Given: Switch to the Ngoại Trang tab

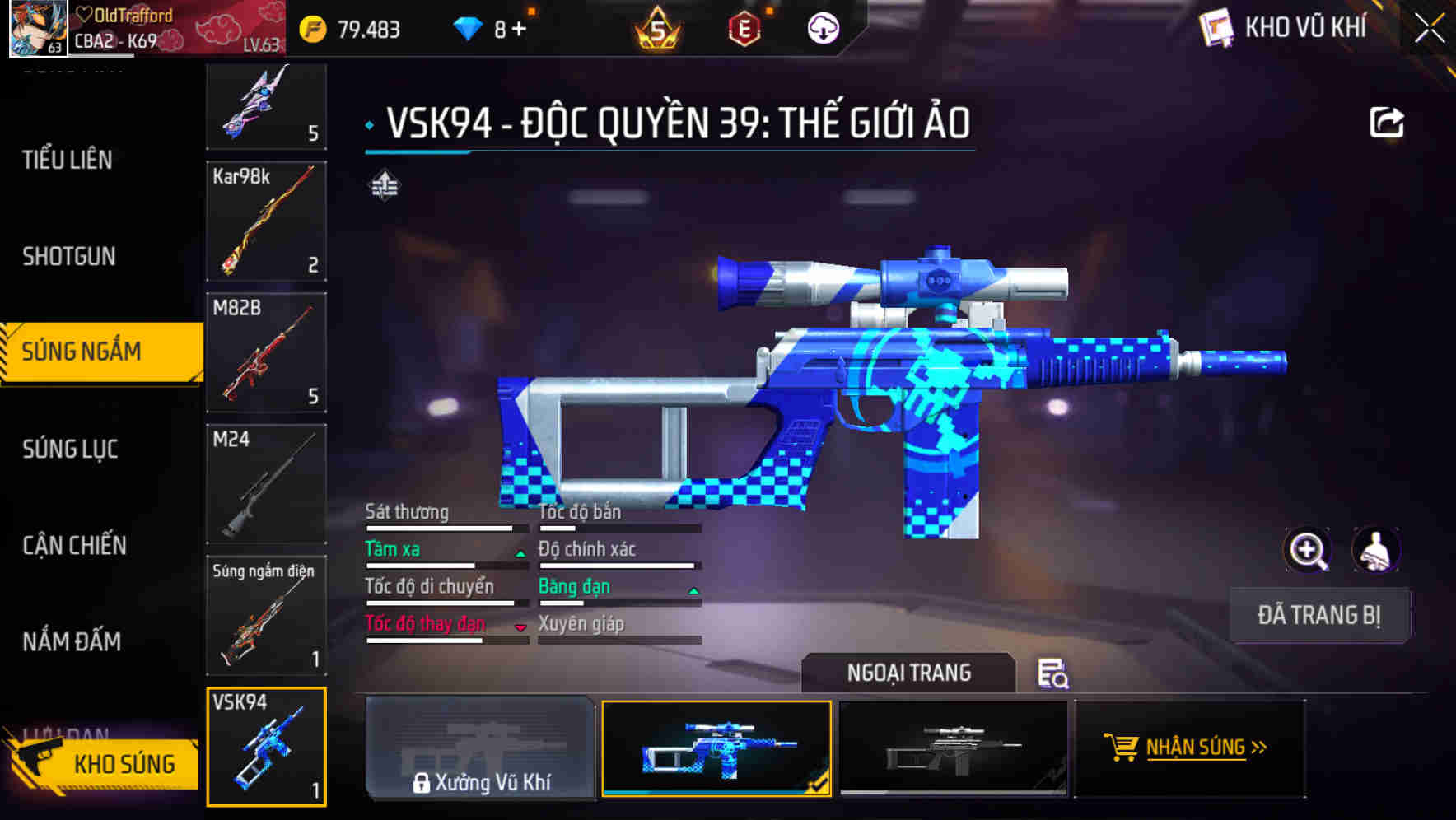Looking at the screenshot, I should click(909, 673).
